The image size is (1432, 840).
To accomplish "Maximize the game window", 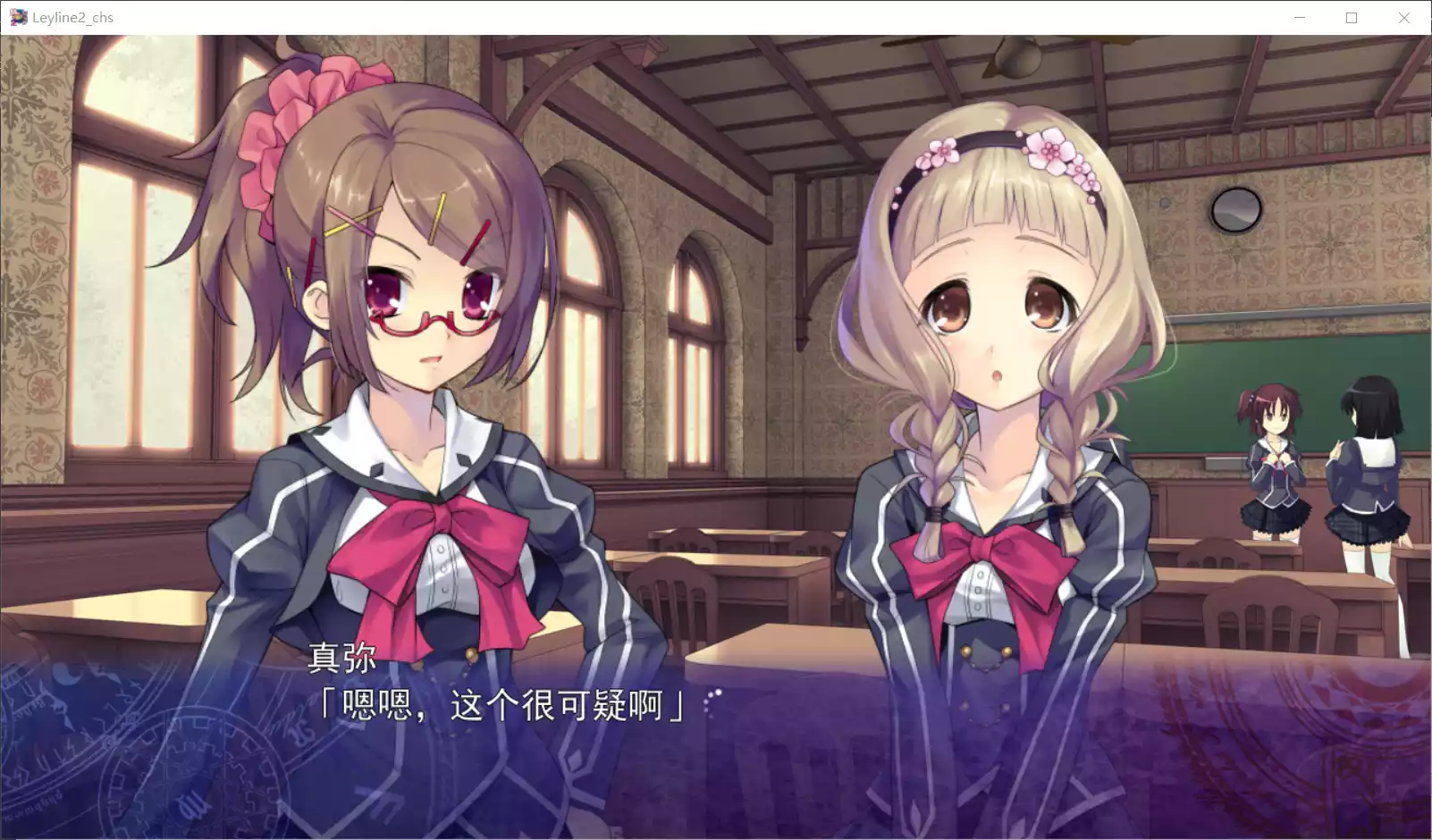I will (x=1352, y=17).
